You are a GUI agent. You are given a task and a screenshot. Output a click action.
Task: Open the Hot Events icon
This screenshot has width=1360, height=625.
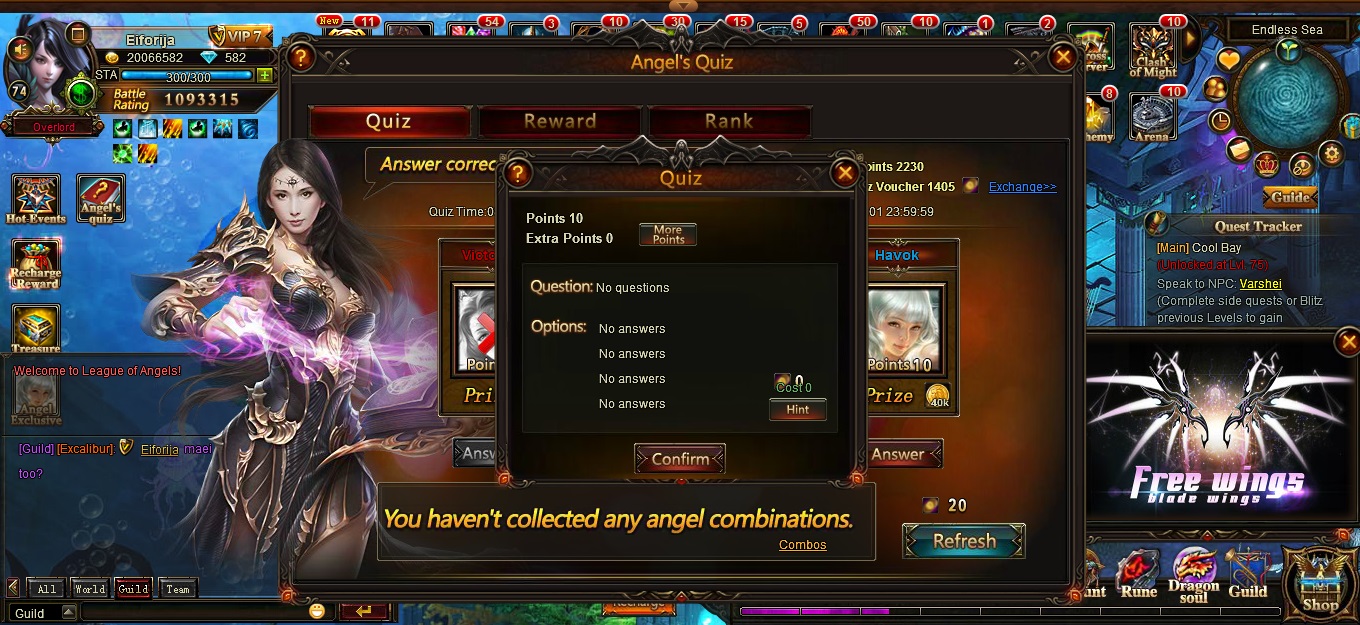tap(36, 199)
